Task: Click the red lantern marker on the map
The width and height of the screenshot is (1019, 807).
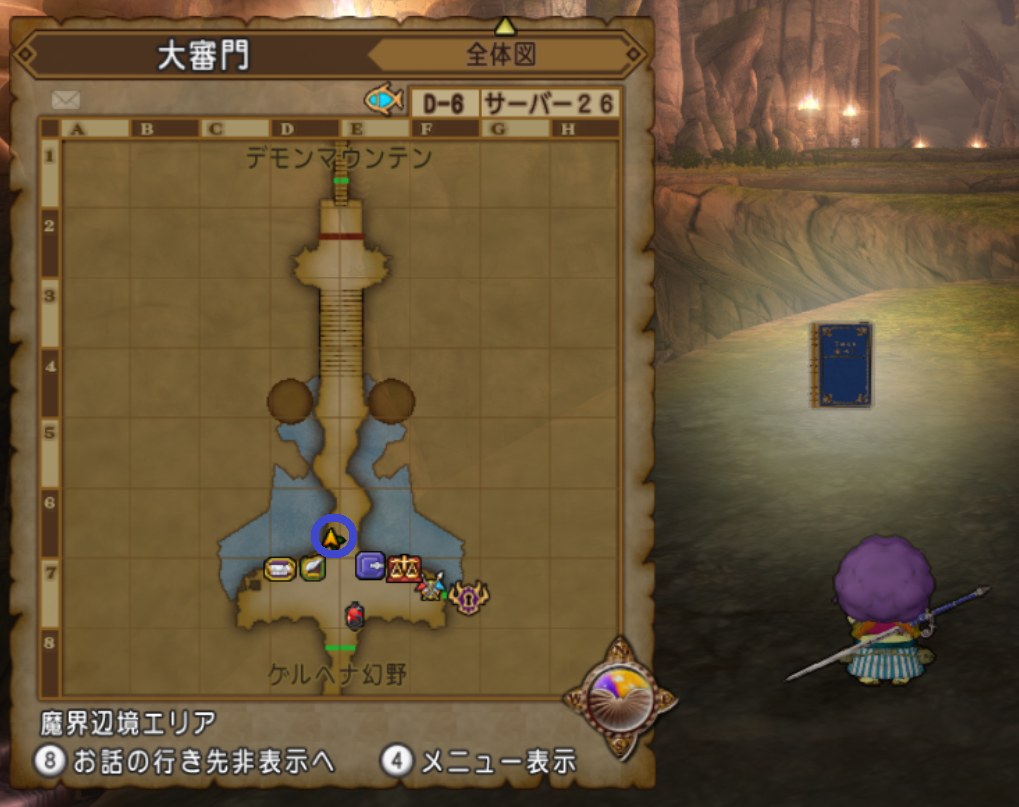Action: pos(354,616)
